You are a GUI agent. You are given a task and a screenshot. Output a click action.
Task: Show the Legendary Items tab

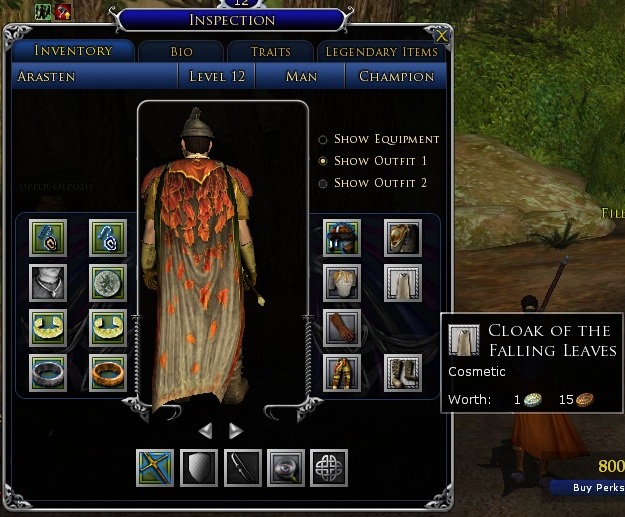(x=380, y=51)
